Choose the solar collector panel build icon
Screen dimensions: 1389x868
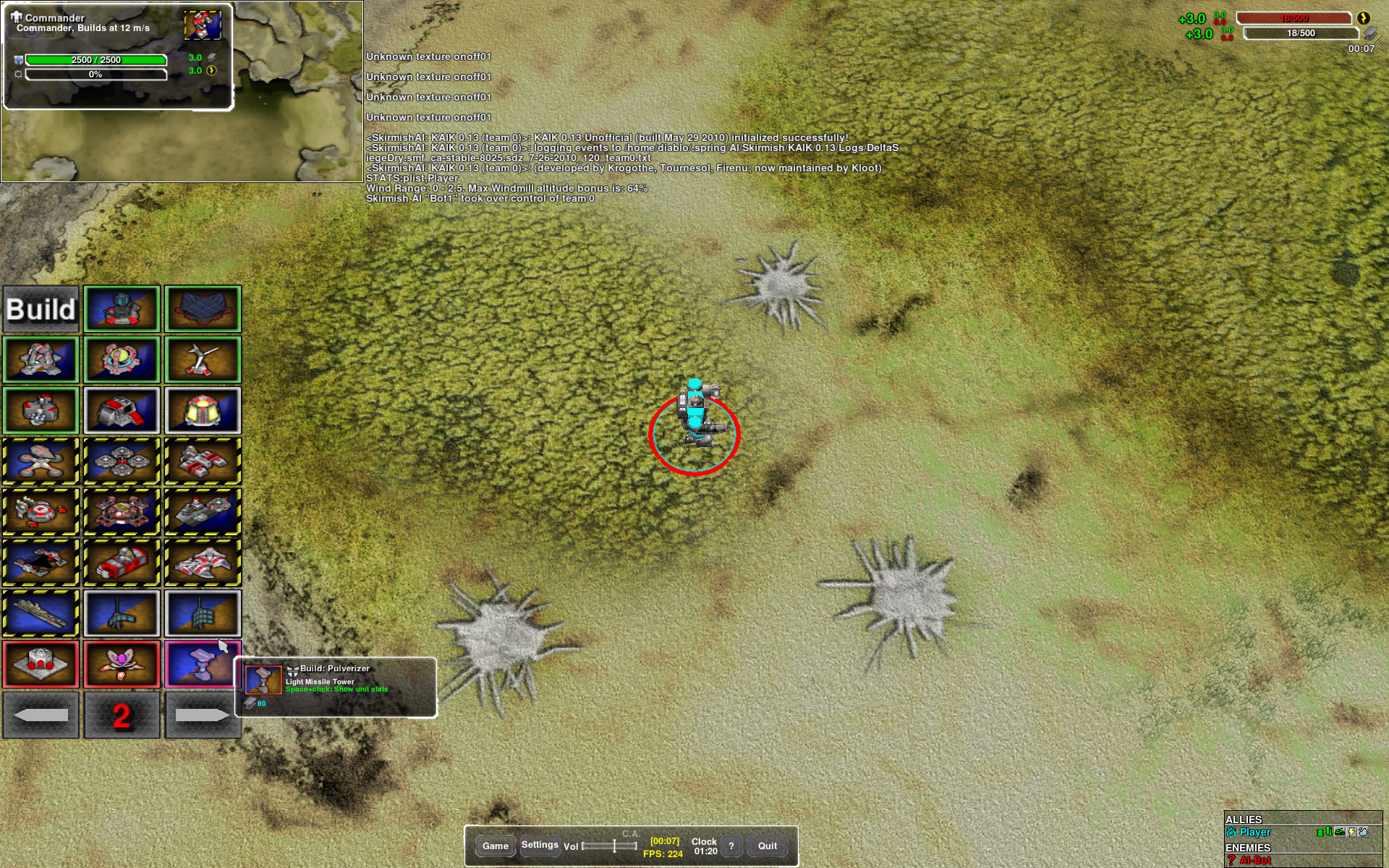(x=203, y=310)
